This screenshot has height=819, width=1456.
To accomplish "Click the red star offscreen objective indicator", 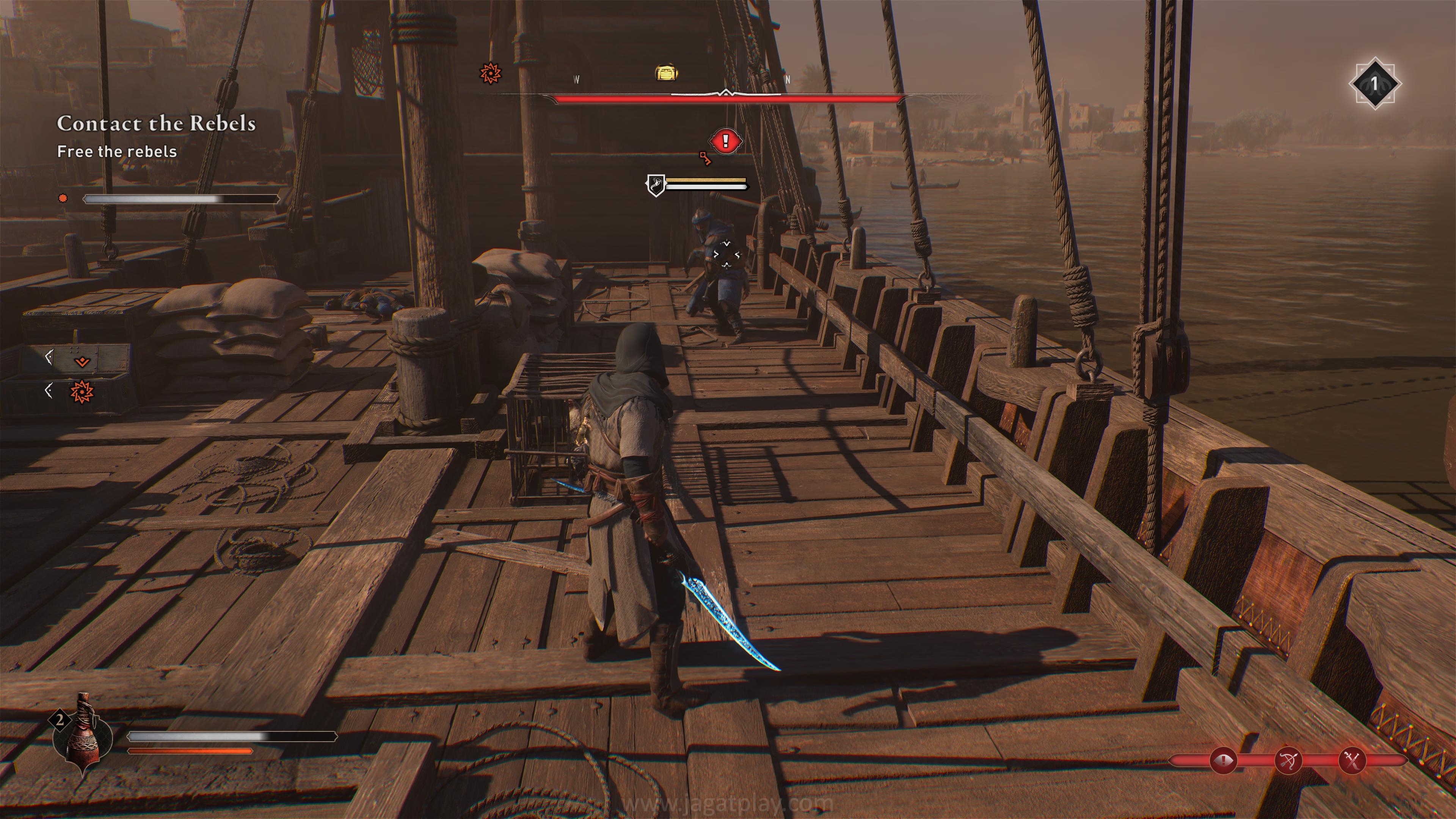I will coord(82,392).
